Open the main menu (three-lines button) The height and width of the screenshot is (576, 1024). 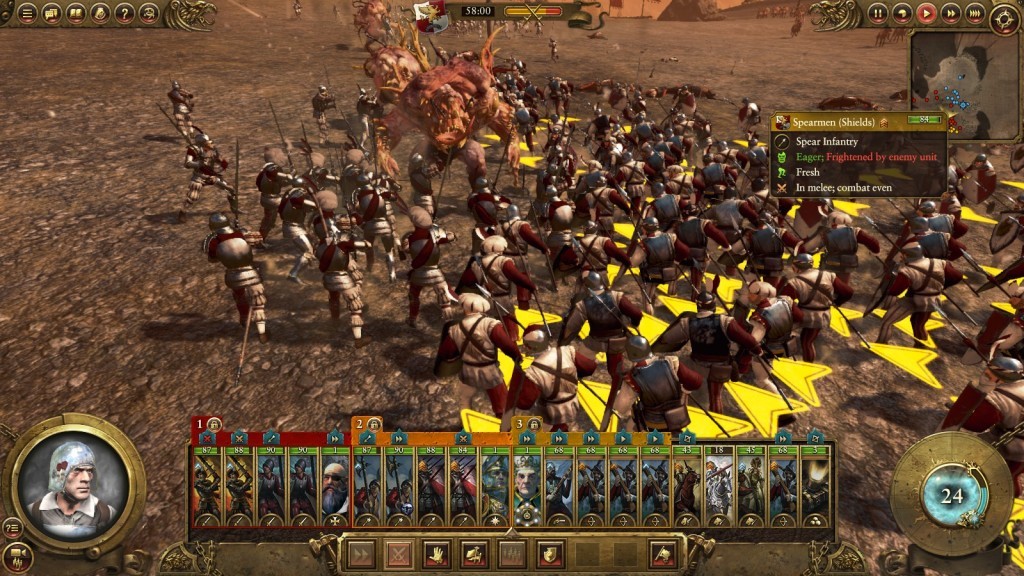pyautogui.click(x=26, y=13)
